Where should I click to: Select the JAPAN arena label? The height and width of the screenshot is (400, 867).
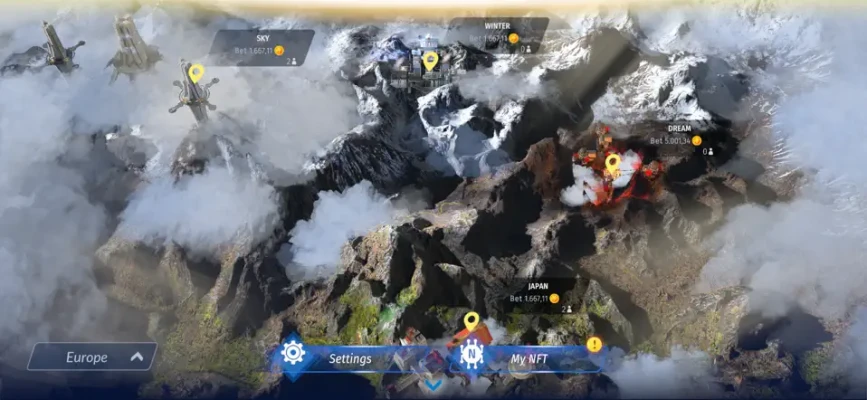point(538,296)
